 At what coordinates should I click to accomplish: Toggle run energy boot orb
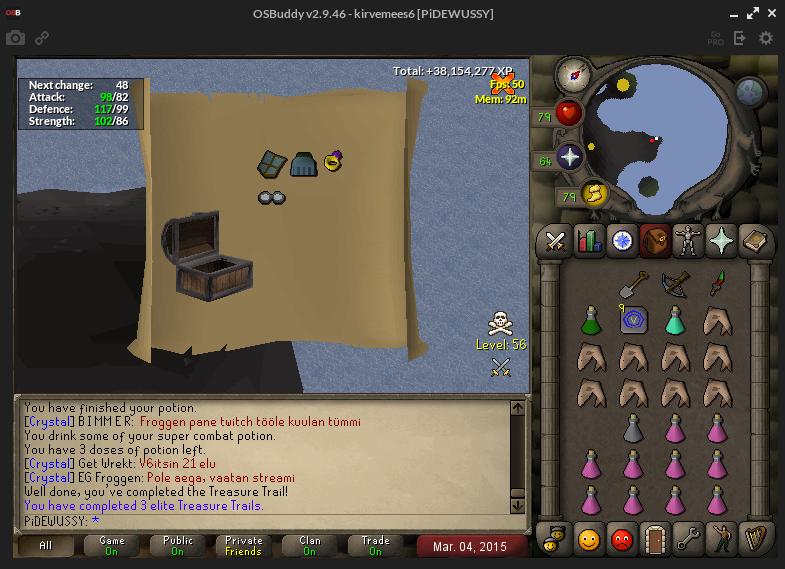[x=594, y=193]
